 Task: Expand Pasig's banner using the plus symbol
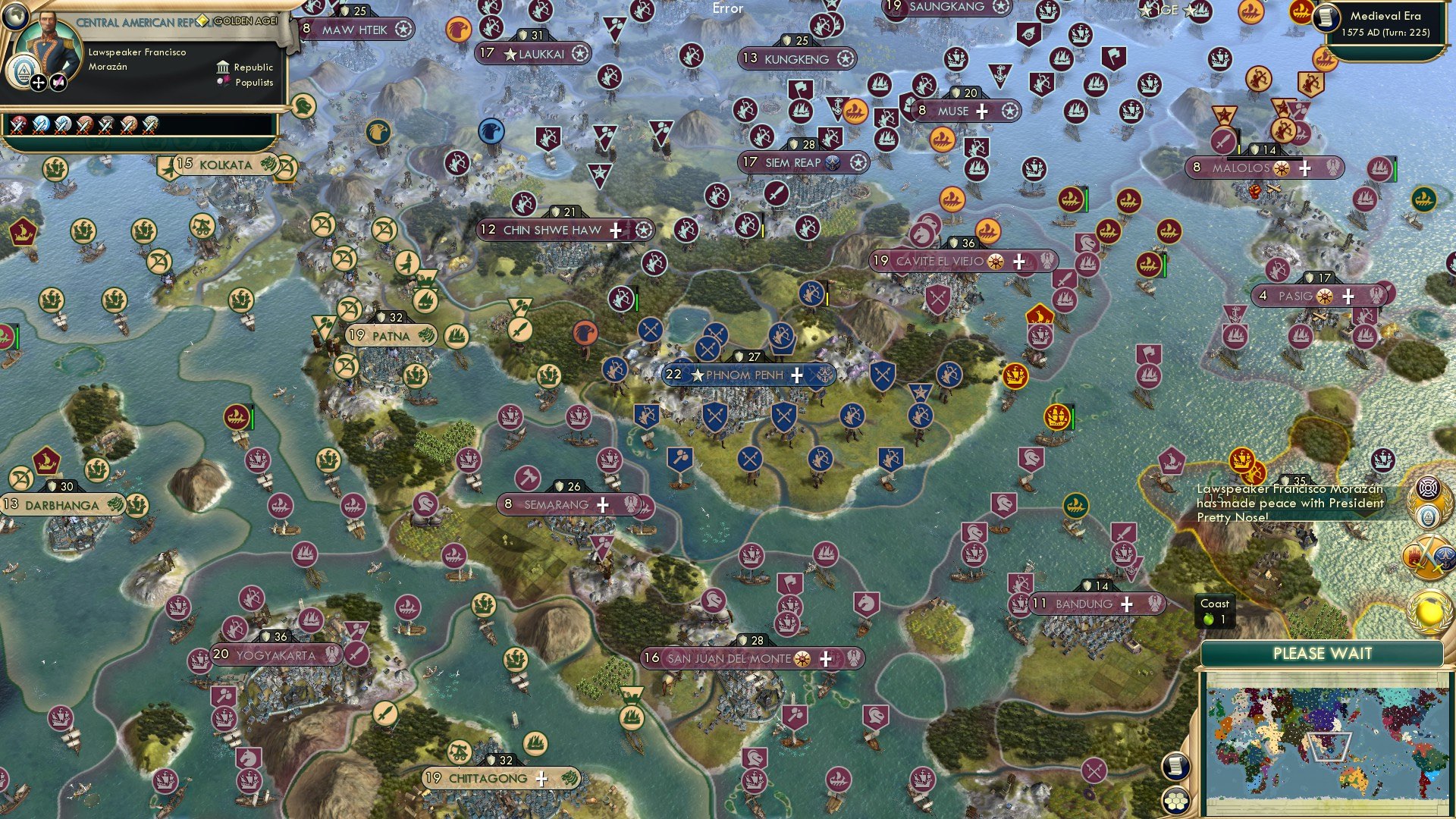(1348, 297)
